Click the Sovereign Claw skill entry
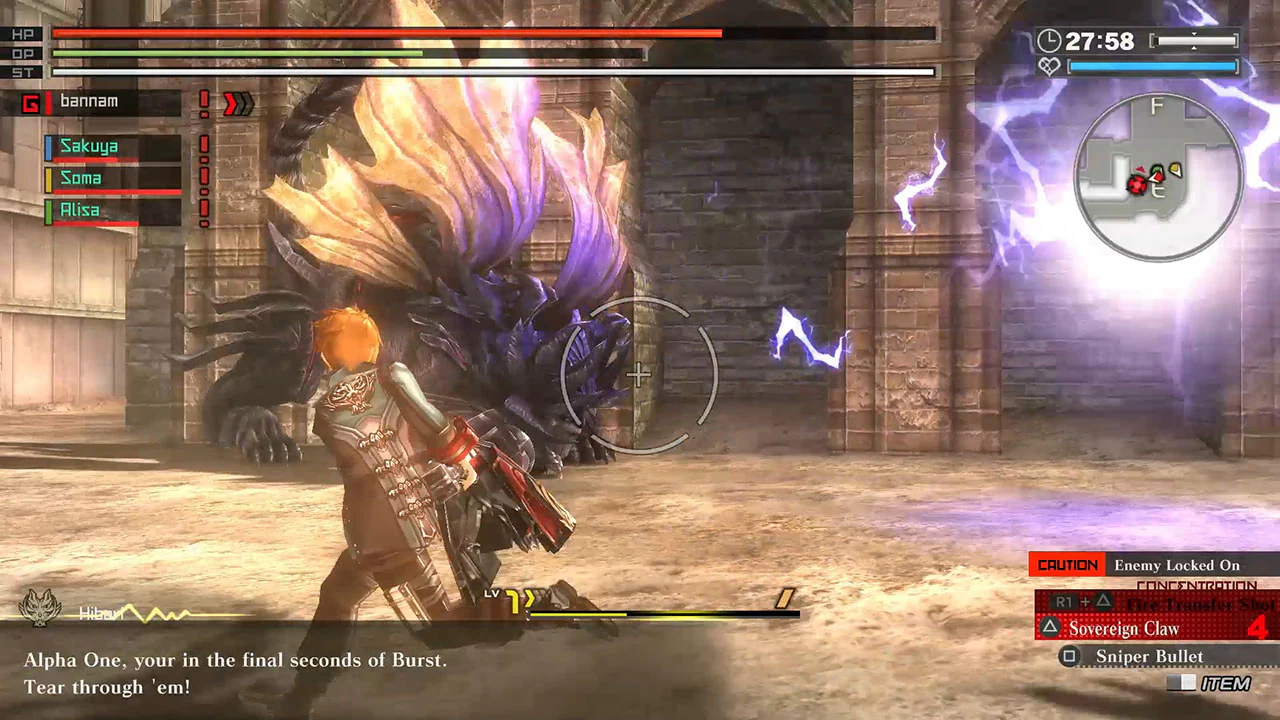 tap(1125, 629)
